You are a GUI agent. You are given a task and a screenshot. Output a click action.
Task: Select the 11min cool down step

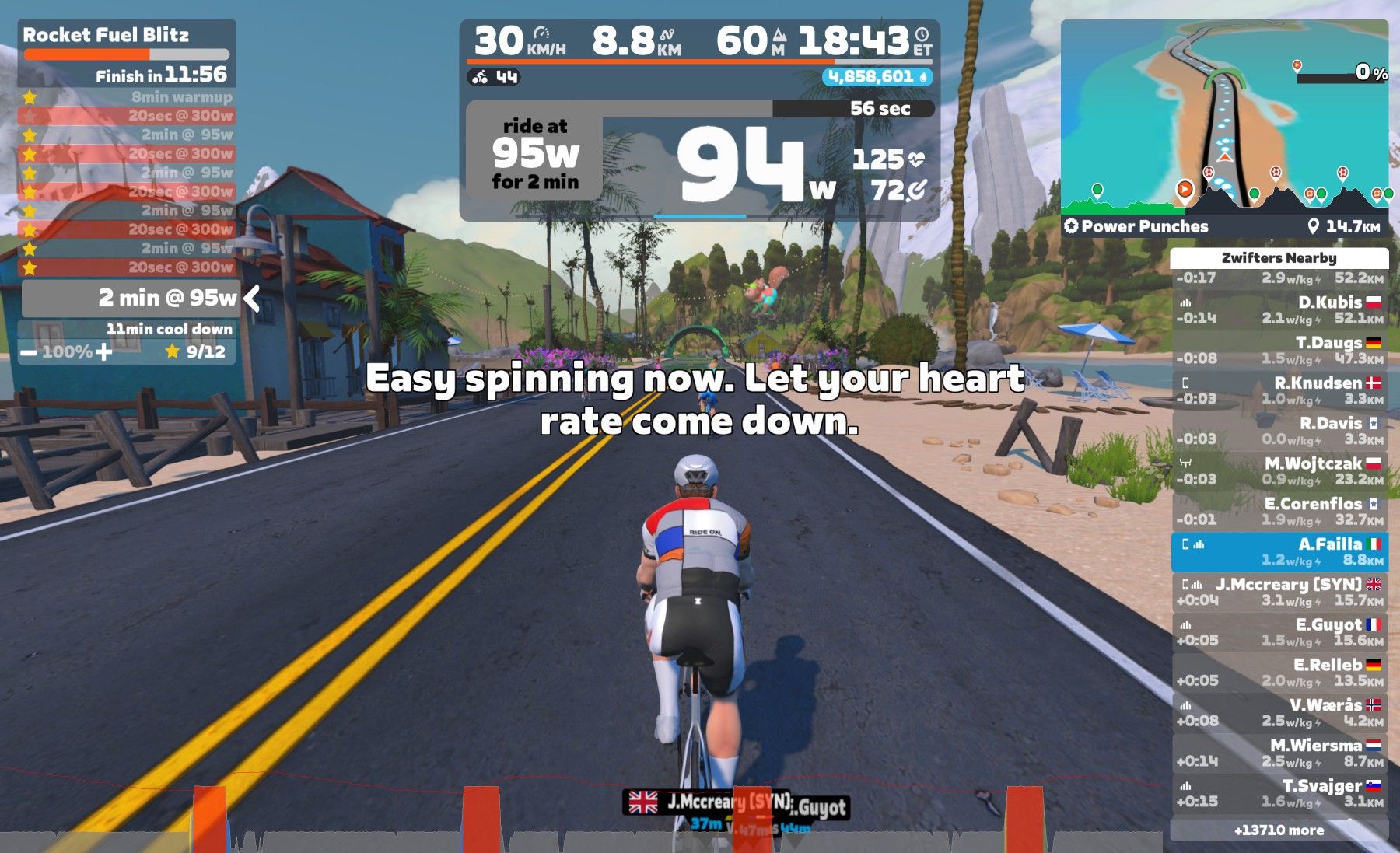(169, 329)
